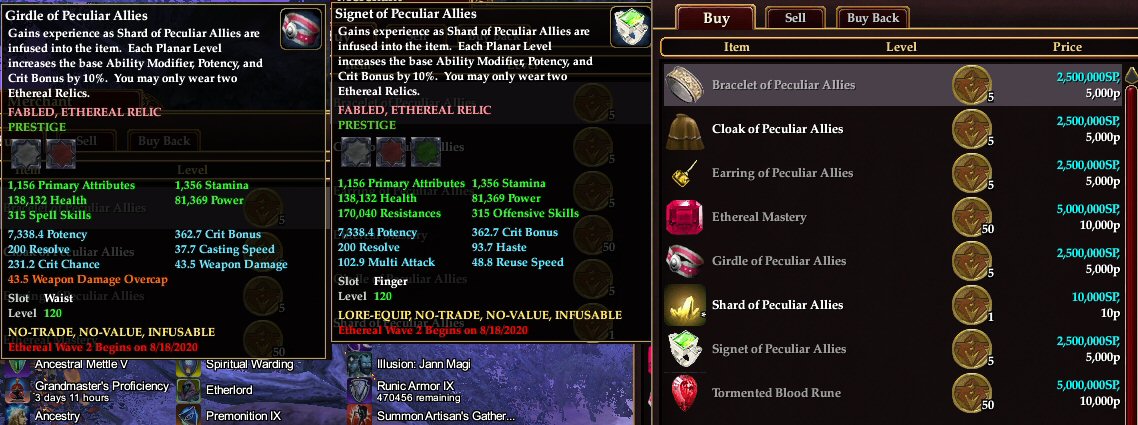Select the Shard of Peculiar Allies
Screen dimensions: 1138x425
[x=777, y=304]
